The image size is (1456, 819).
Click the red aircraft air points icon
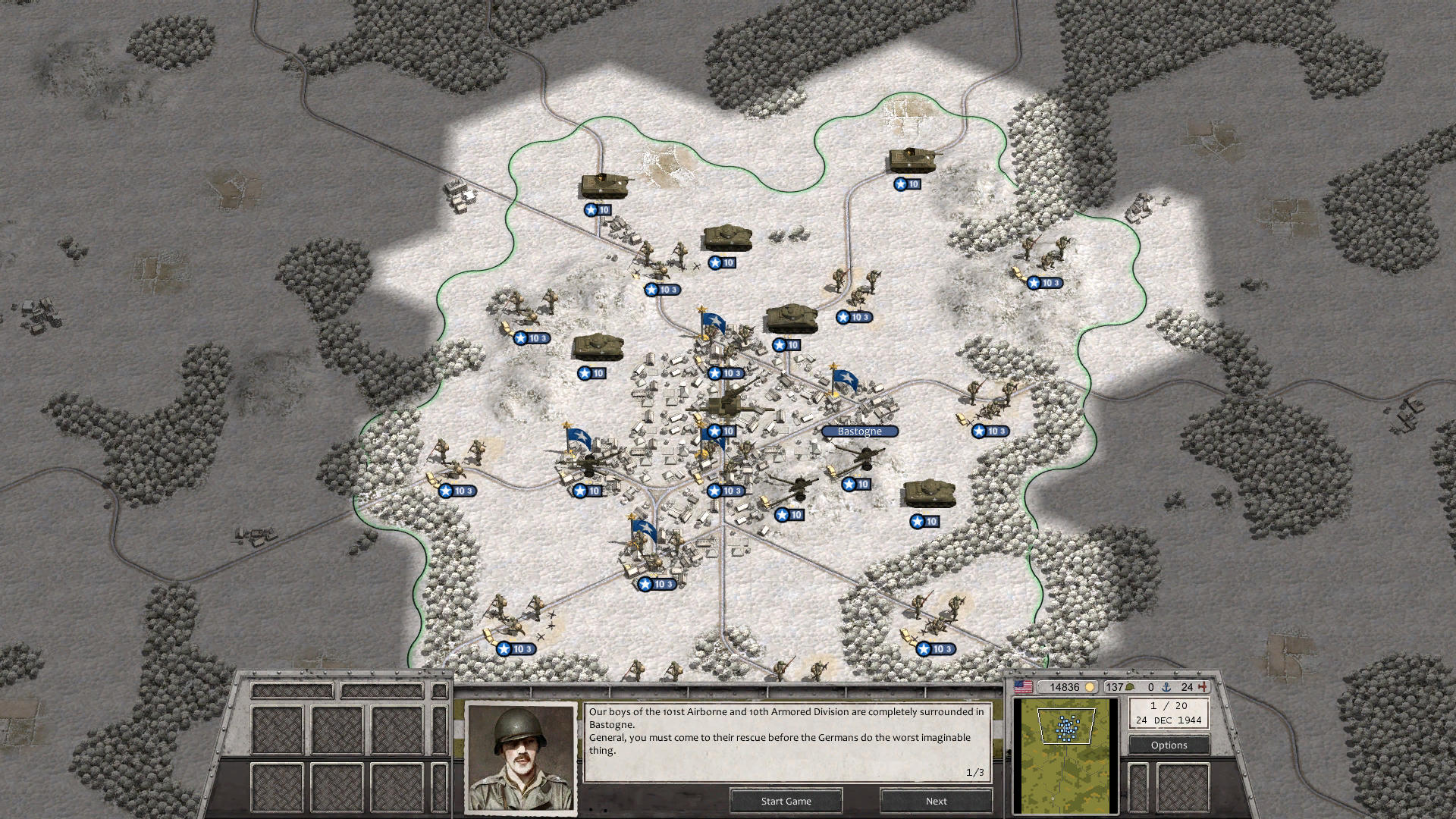[1203, 686]
